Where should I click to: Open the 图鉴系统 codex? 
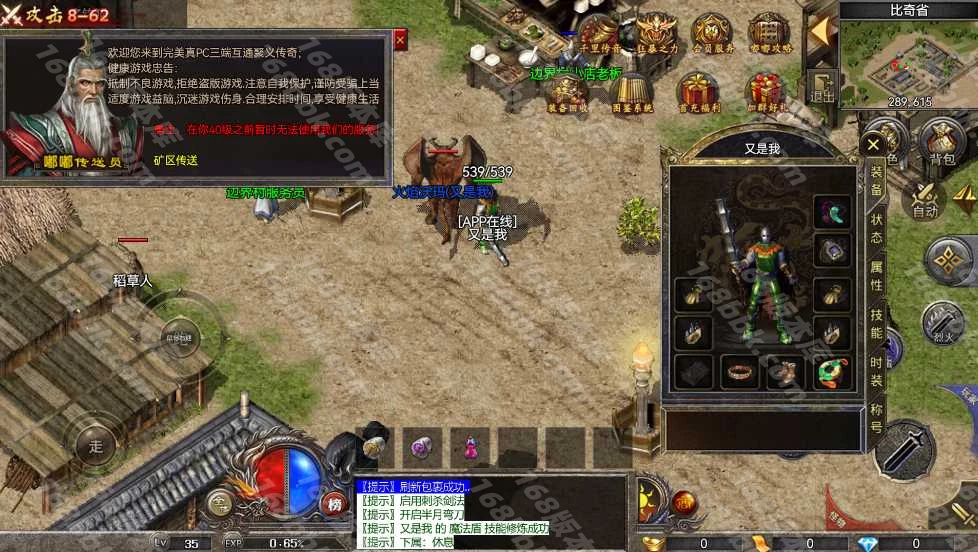(x=631, y=92)
